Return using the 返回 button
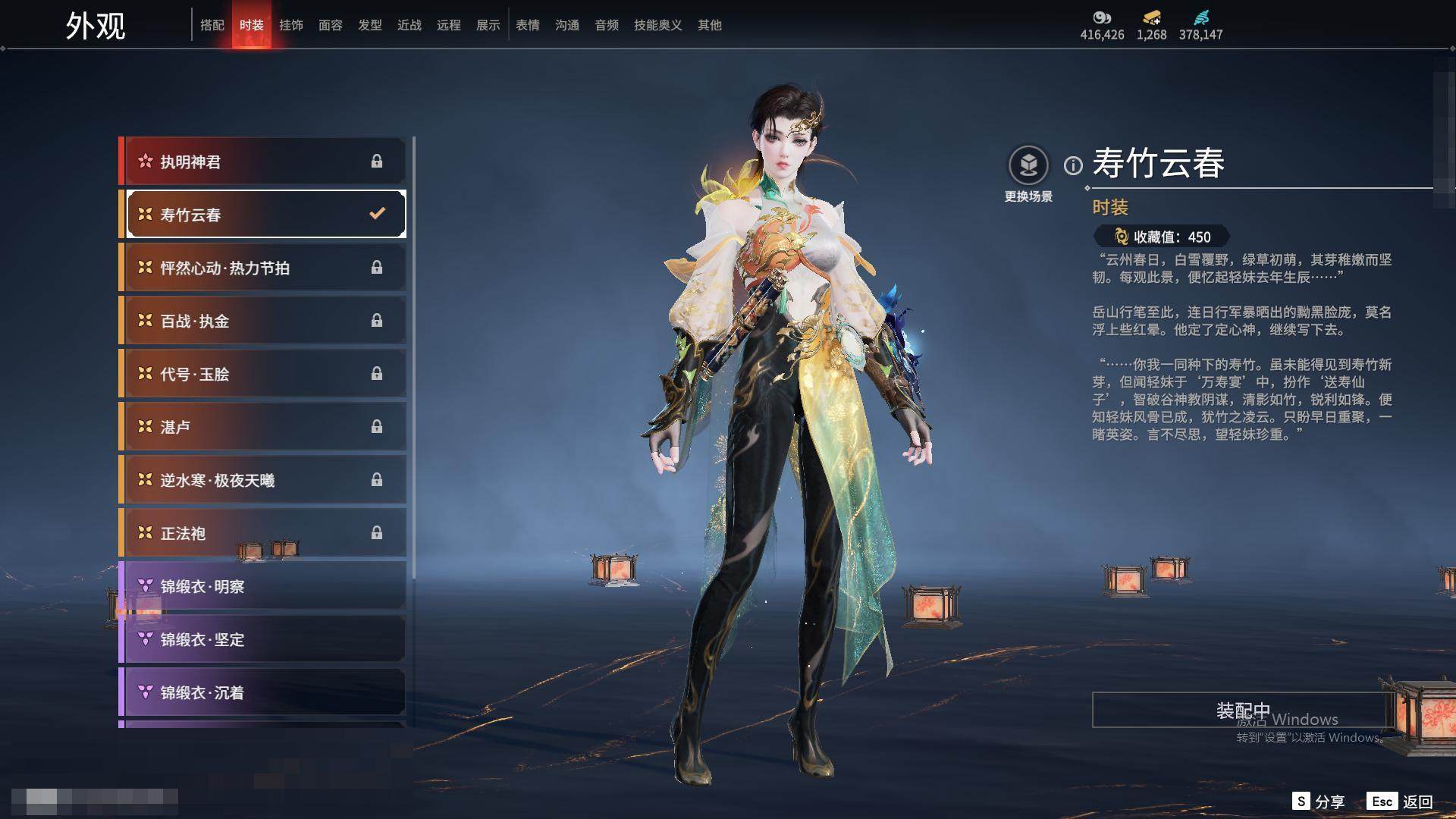The width and height of the screenshot is (1456, 819). coord(1401,802)
